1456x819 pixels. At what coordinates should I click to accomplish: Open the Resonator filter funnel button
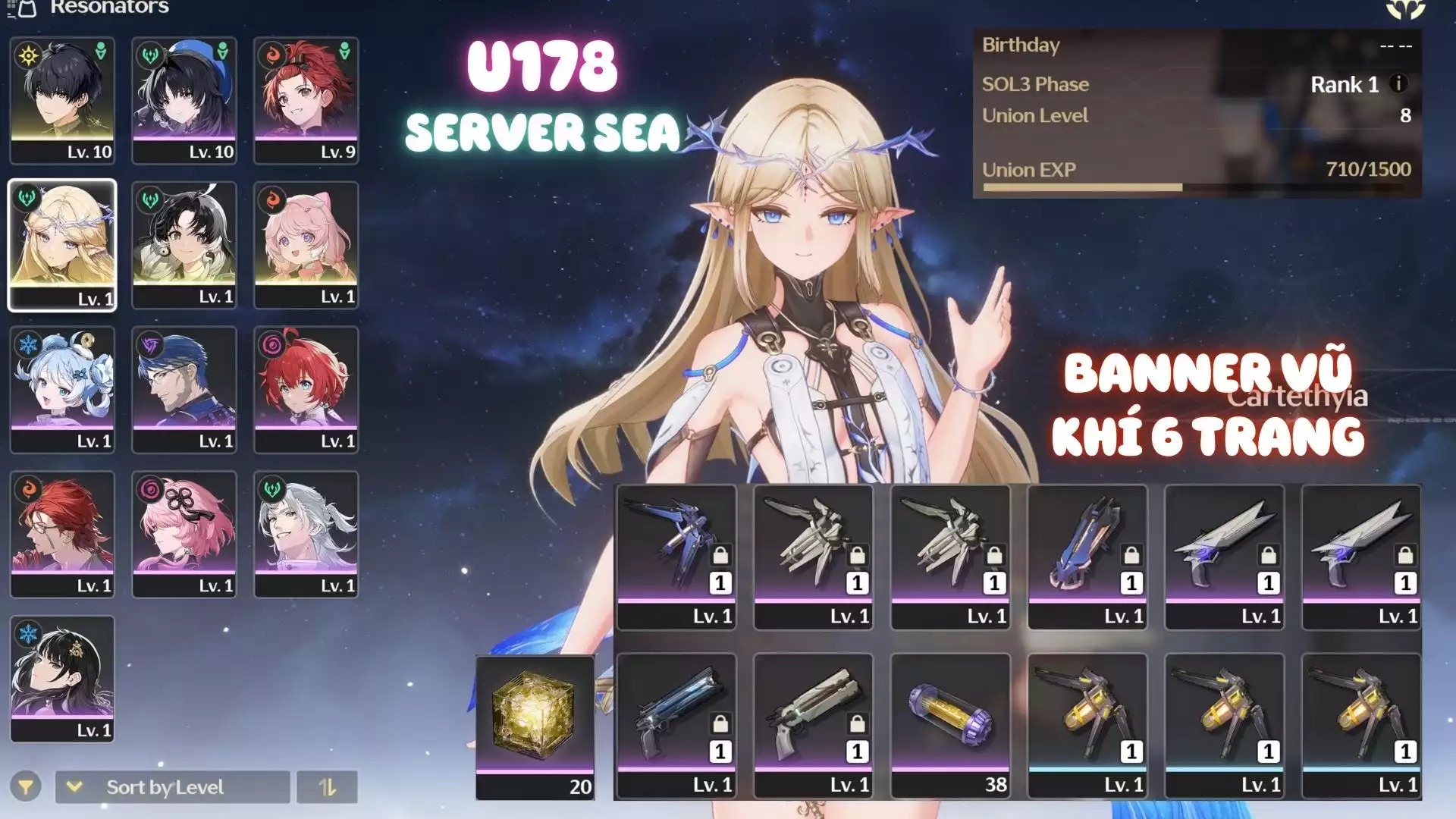26,787
